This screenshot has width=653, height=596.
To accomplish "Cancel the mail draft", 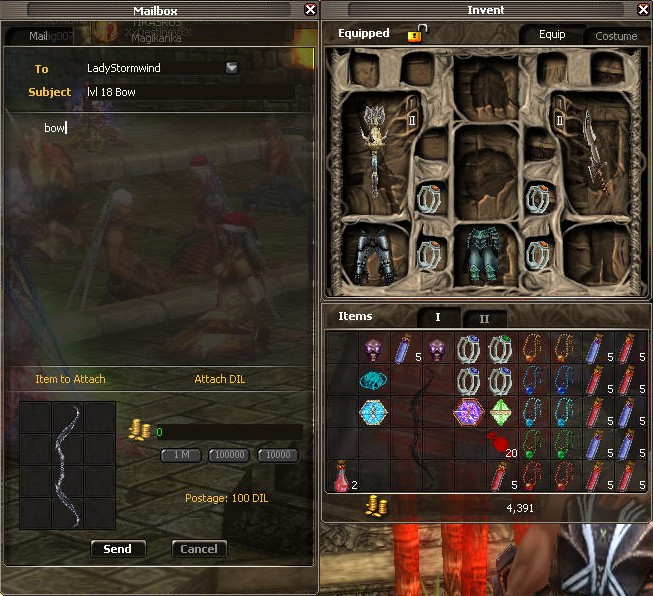I will tap(198, 549).
